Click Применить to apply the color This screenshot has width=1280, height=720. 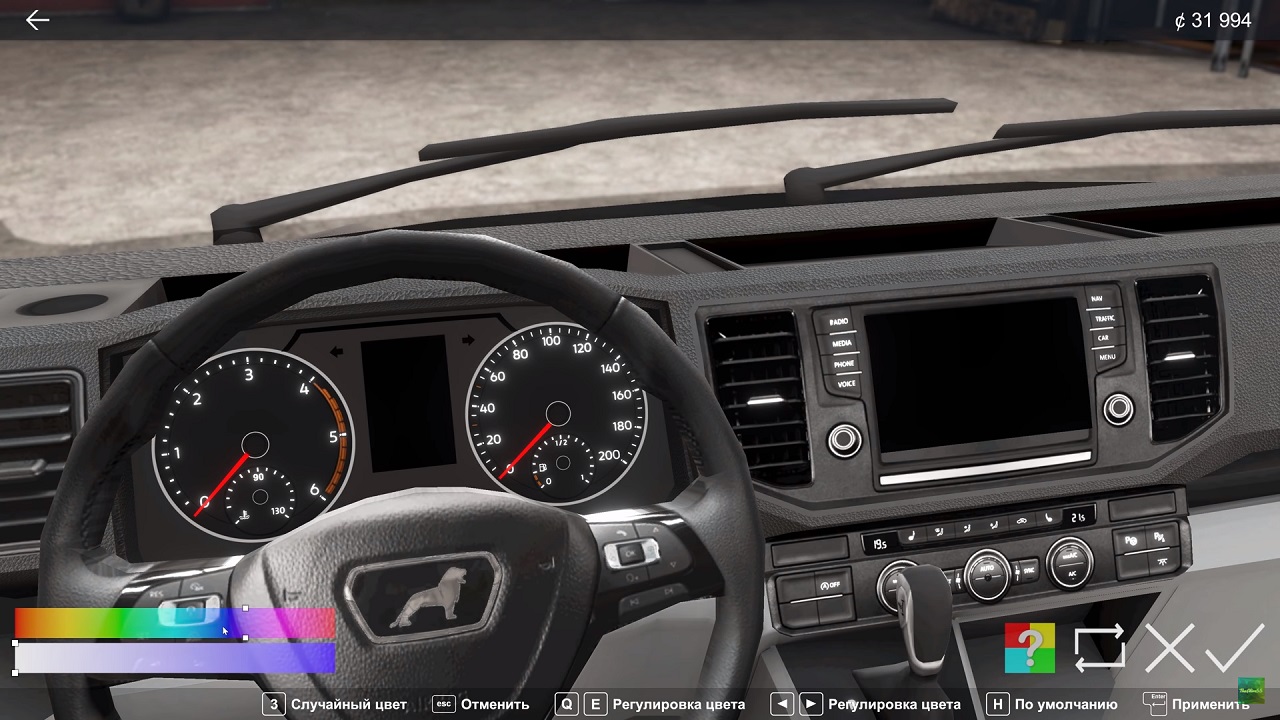[1212, 704]
